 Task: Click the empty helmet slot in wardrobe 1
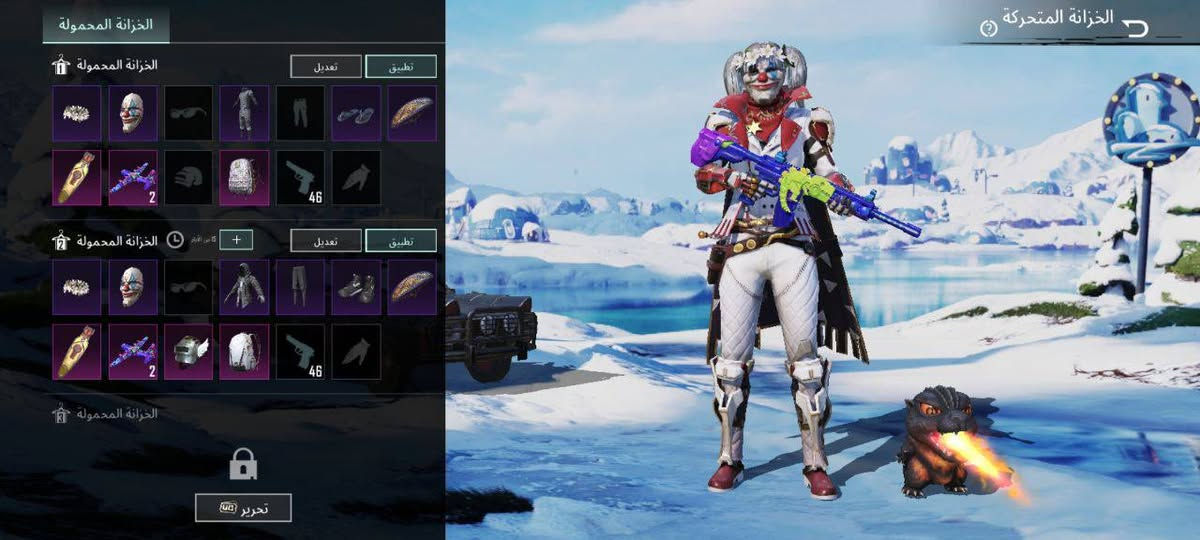click(188, 177)
